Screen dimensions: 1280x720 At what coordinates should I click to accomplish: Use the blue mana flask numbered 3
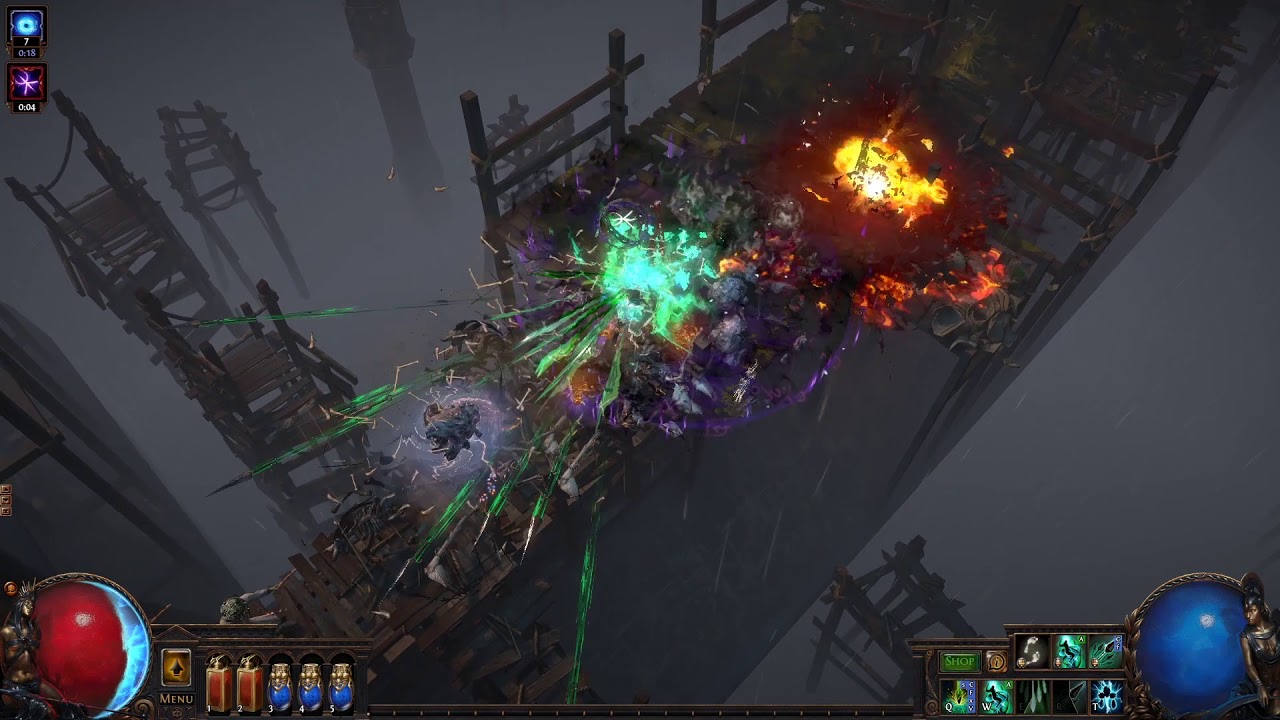pyautogui.click(x=280, y=686)
